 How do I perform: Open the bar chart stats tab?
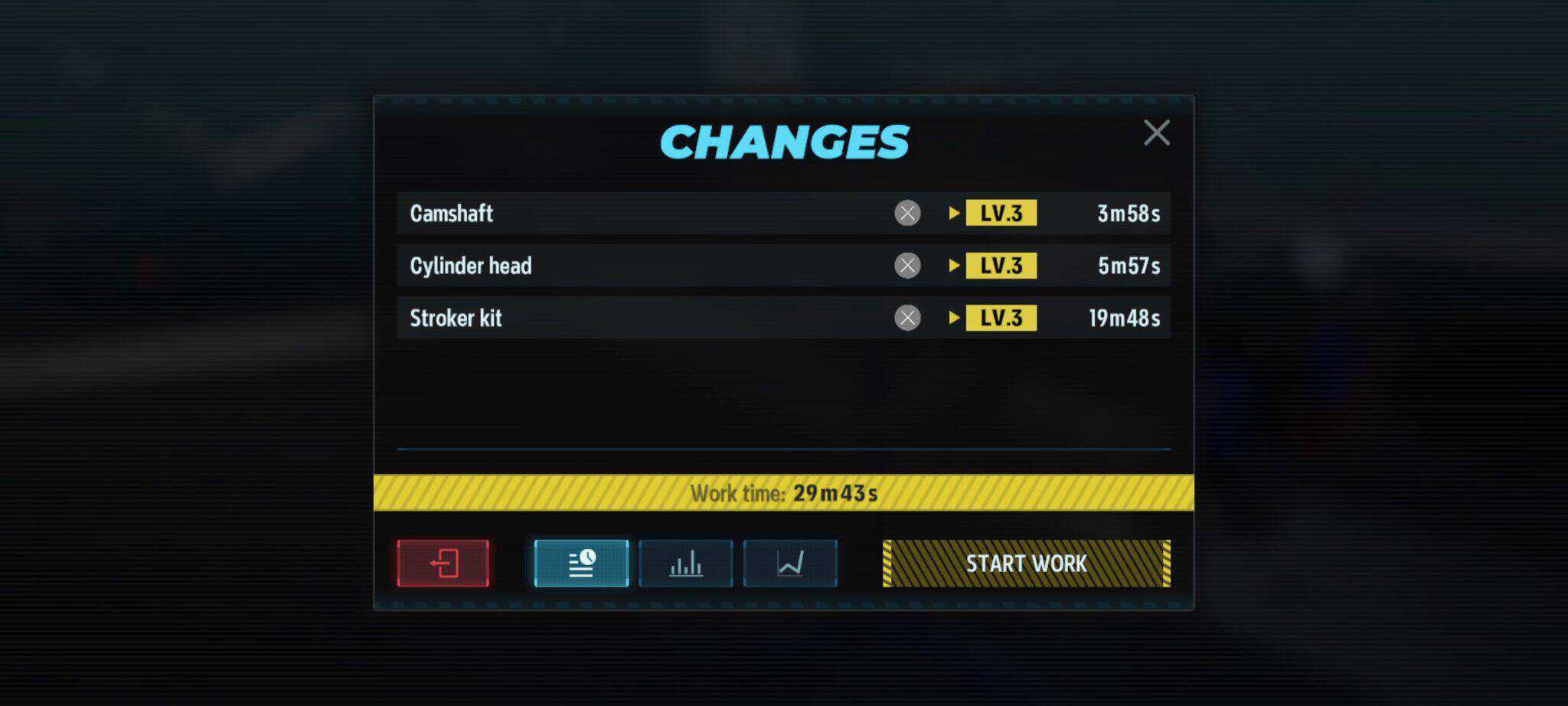click(x=685, y=564)
